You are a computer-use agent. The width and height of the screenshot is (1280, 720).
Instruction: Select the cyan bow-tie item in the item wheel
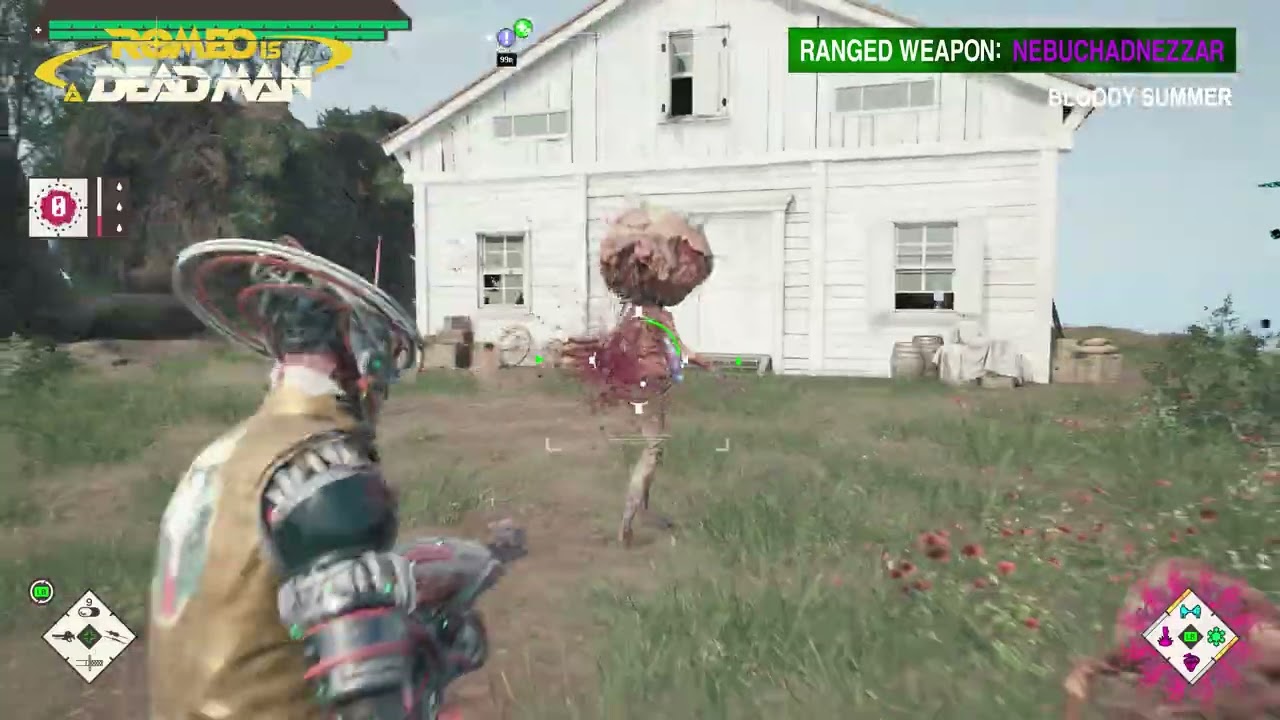click(x=1190, y=612)
